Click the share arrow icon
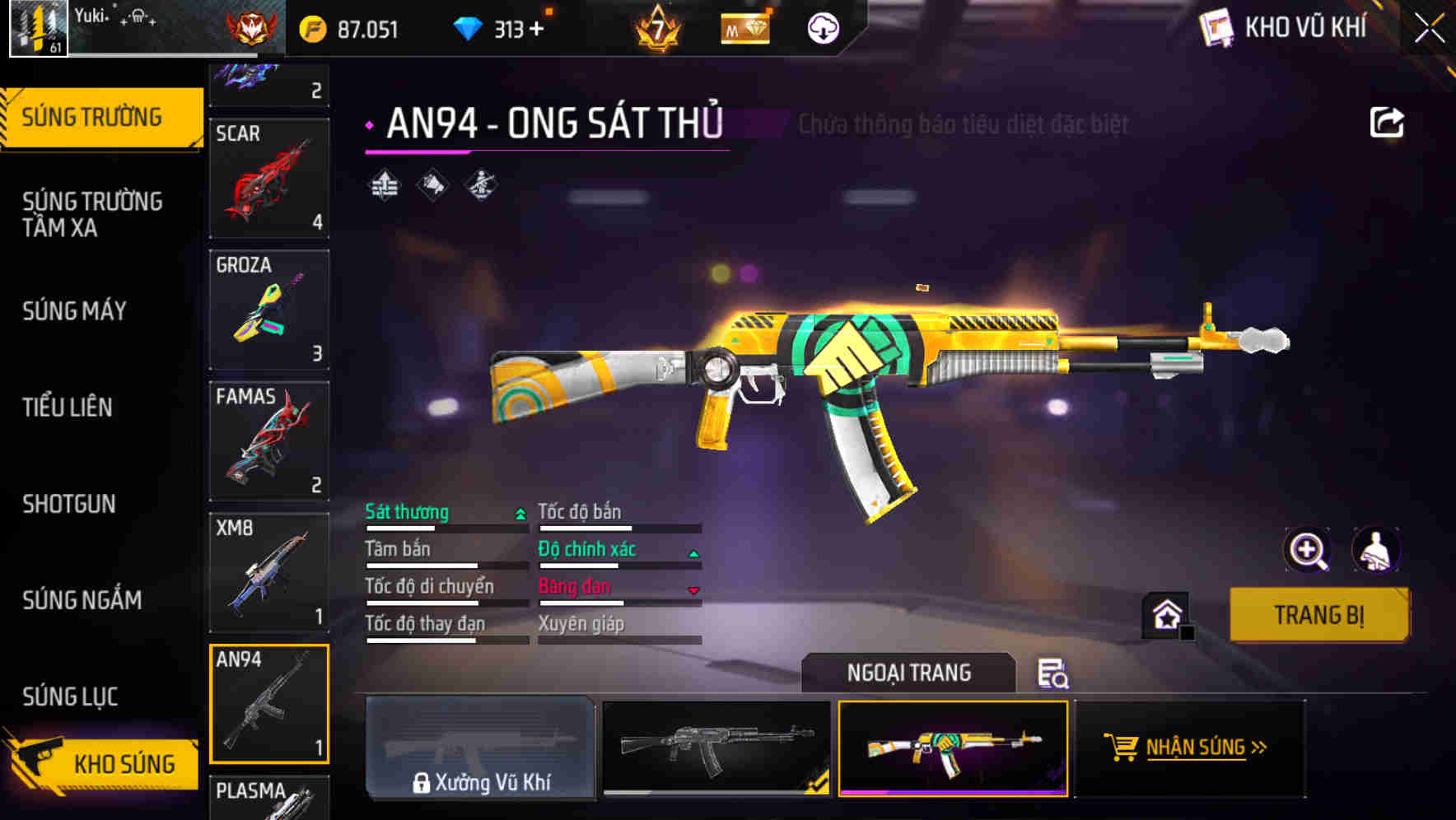This screenshot has width=1456, height=820. click(x=1386, y=123)
